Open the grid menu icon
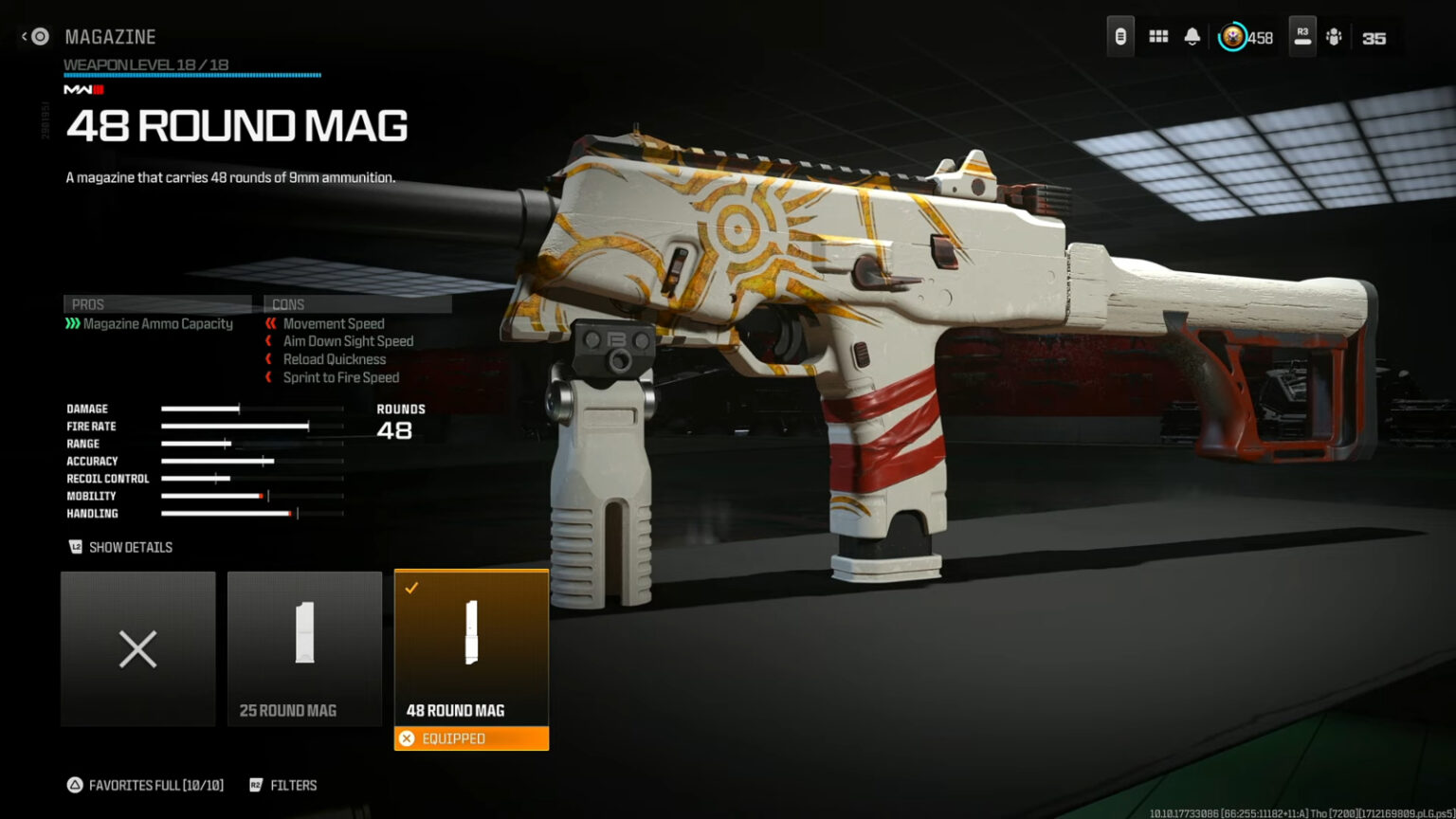This screenshot has height=819, width=1456. point(1158,37)
